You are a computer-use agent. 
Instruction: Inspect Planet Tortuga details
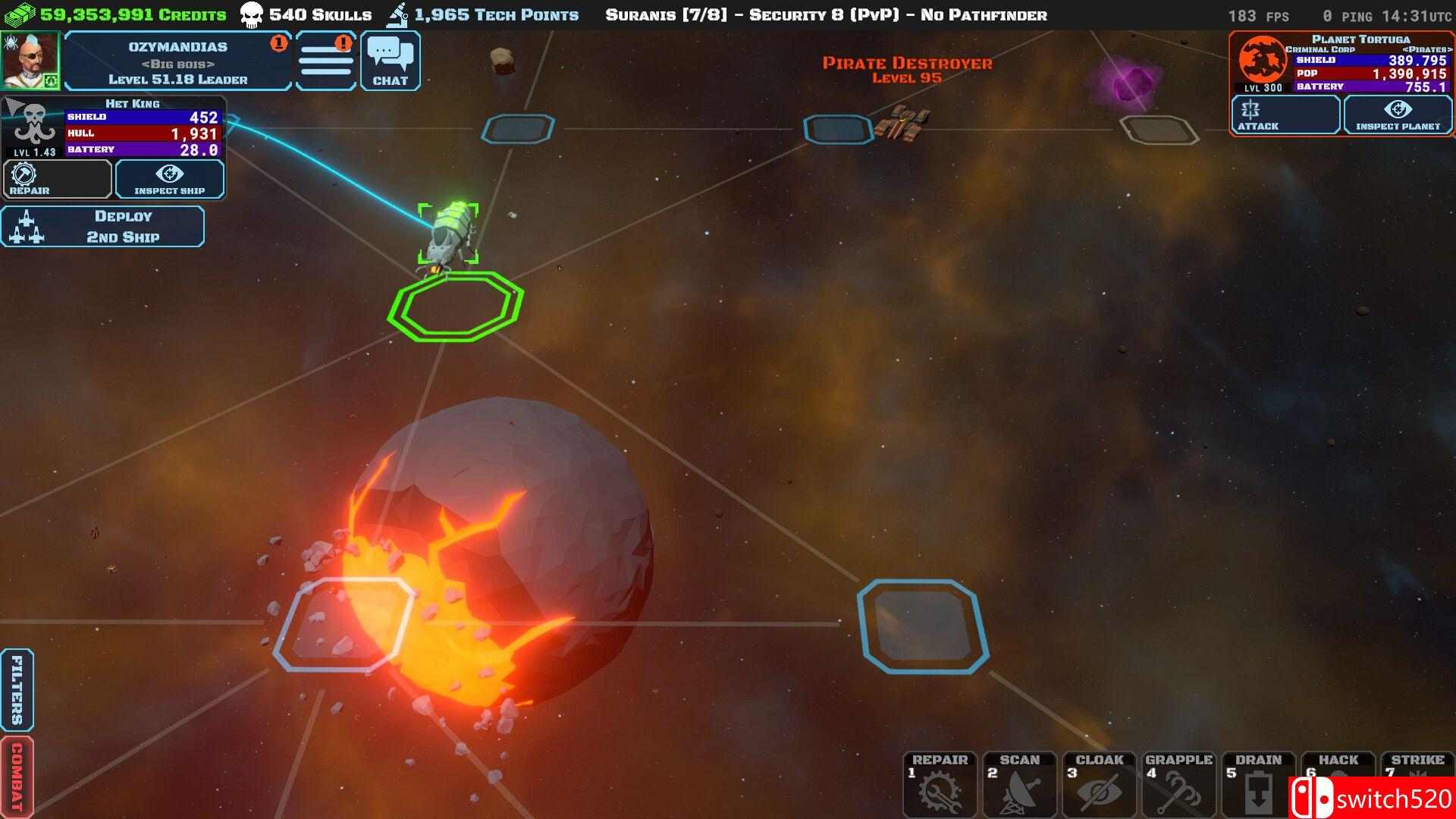tap(1398, 115)
